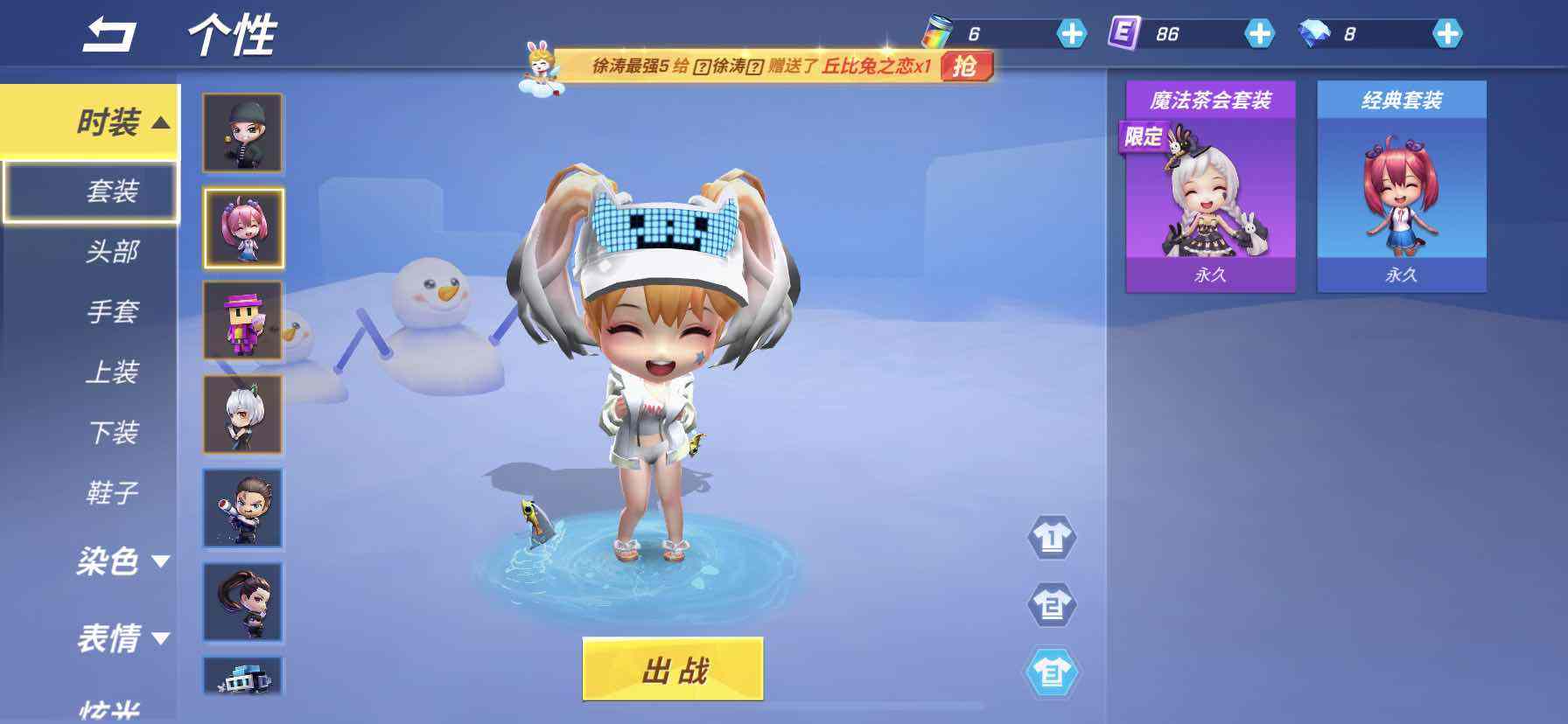Screen dimensions: 1568x724
Task: Pick the white-haired character thumbnail
Action: [243, 414]
